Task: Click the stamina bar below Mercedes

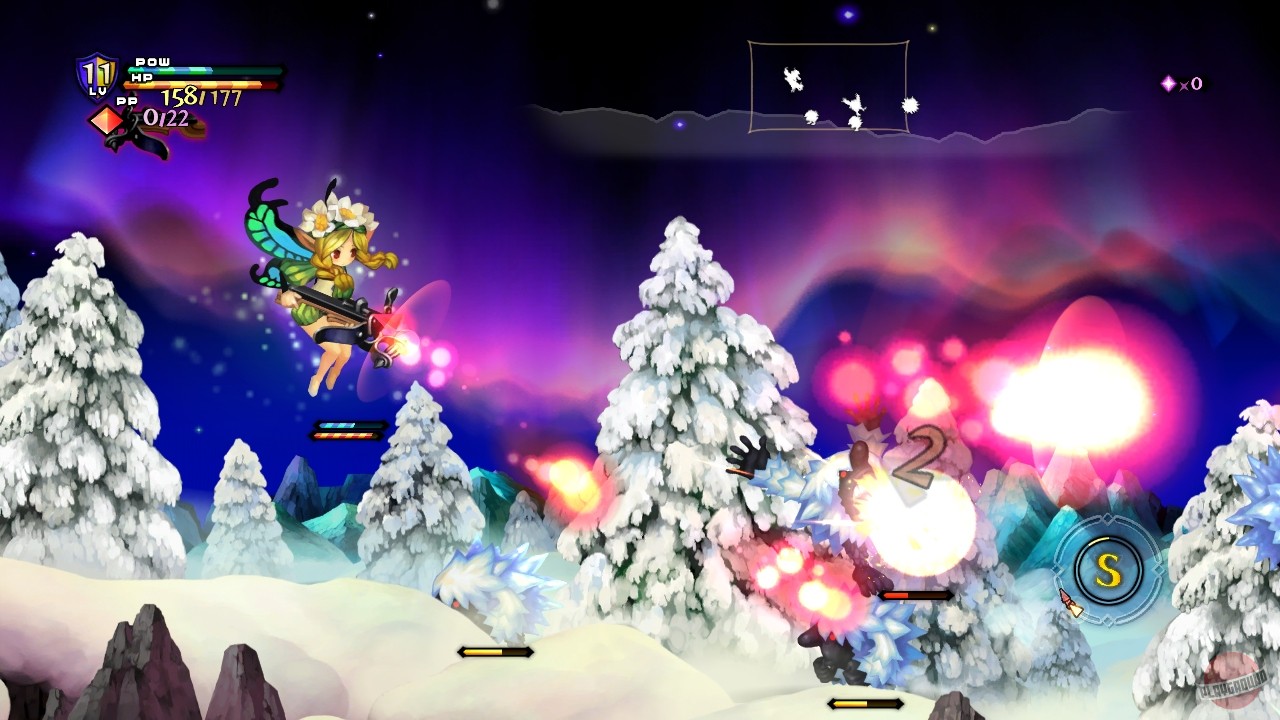Action: 348,427
